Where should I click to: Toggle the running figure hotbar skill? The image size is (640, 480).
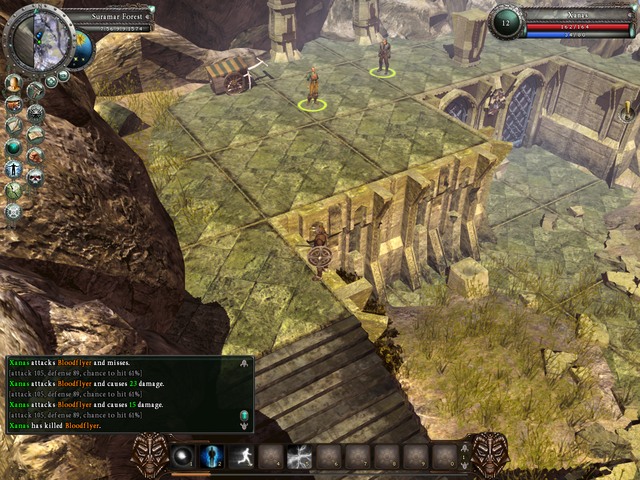(x=240, y=458)
